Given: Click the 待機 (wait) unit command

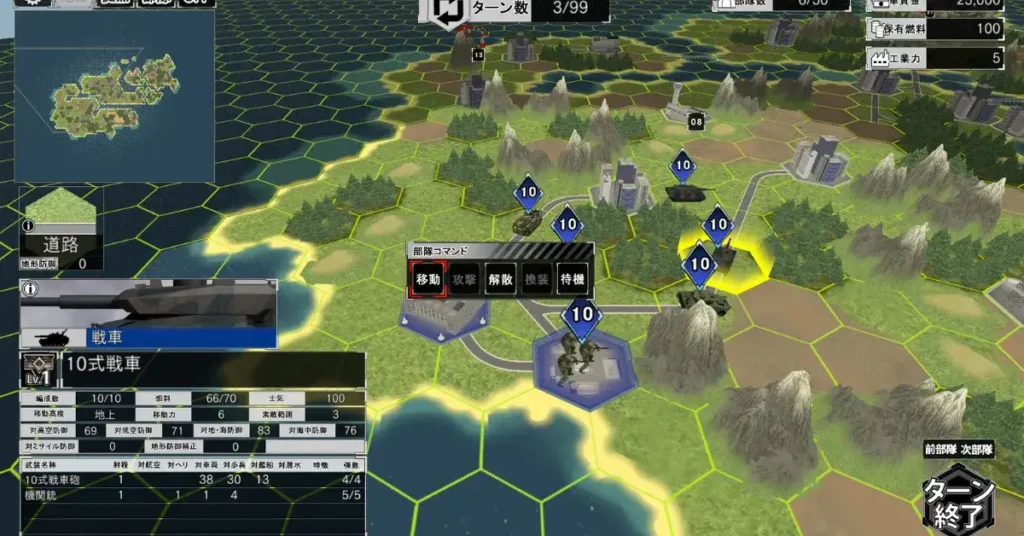Looking at the screenshot, I should (571, 280).
